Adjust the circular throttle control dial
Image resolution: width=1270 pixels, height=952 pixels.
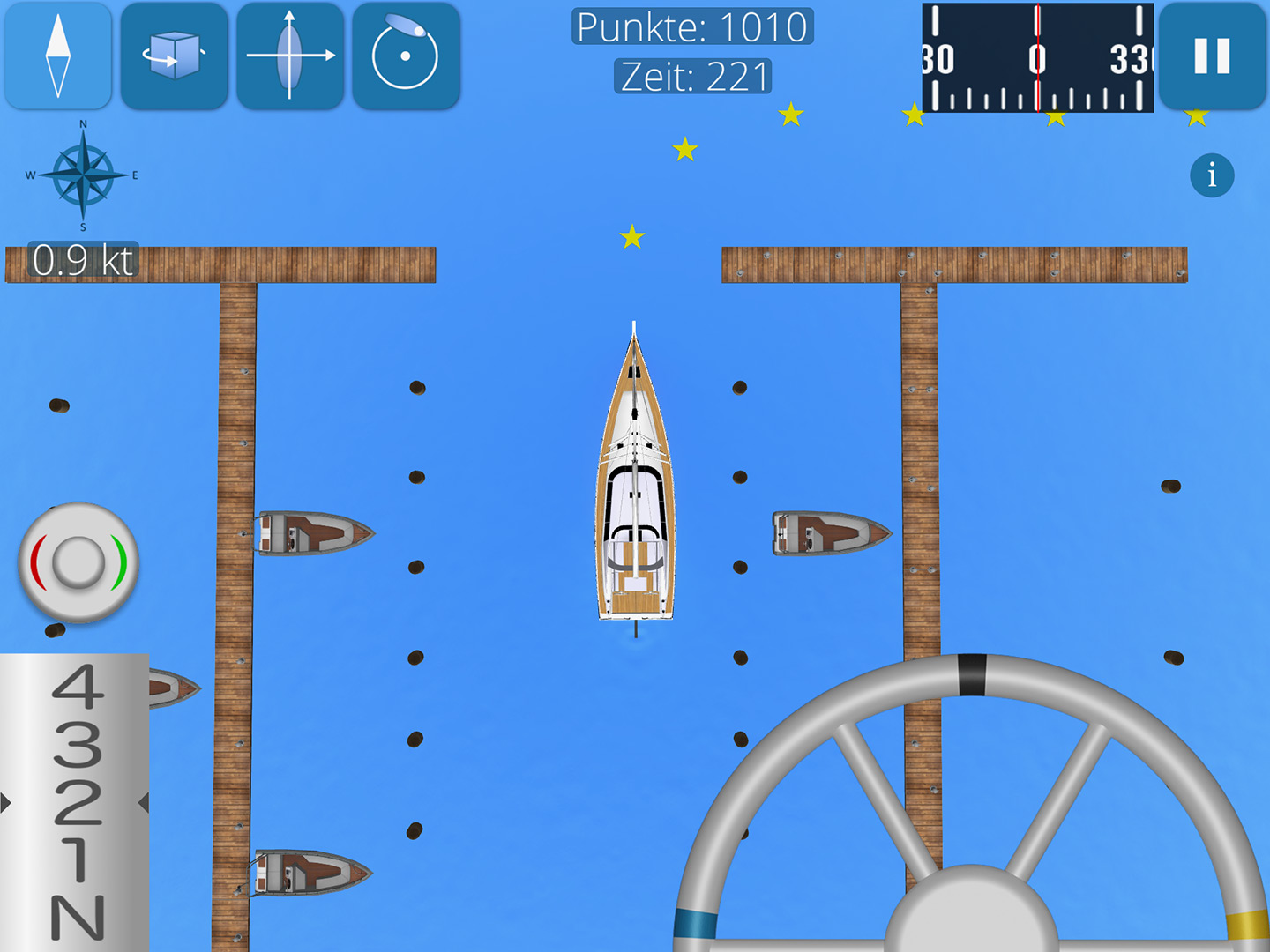78,562
